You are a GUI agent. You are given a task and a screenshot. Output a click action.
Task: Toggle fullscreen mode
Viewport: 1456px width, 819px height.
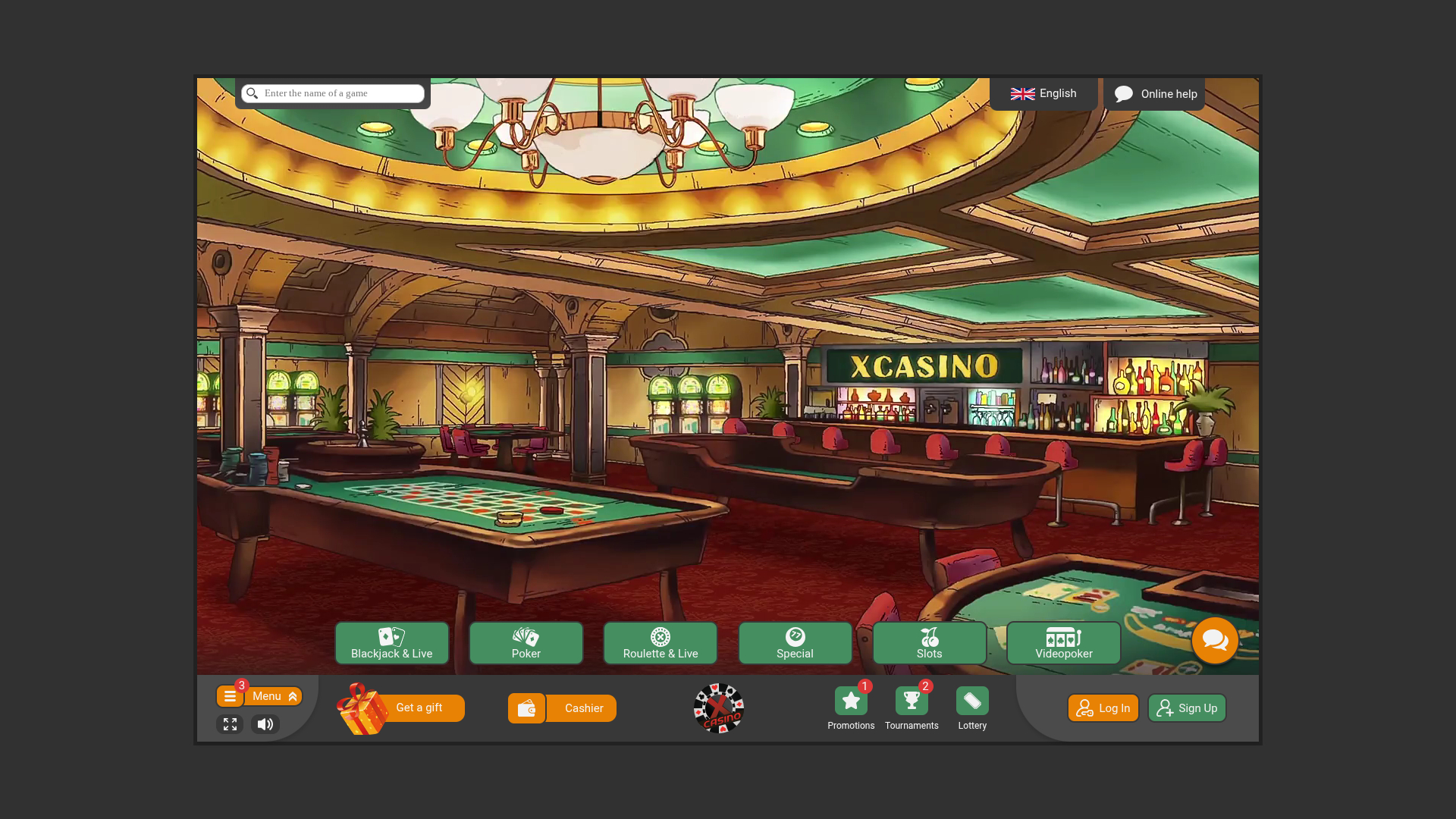point(230,724)
